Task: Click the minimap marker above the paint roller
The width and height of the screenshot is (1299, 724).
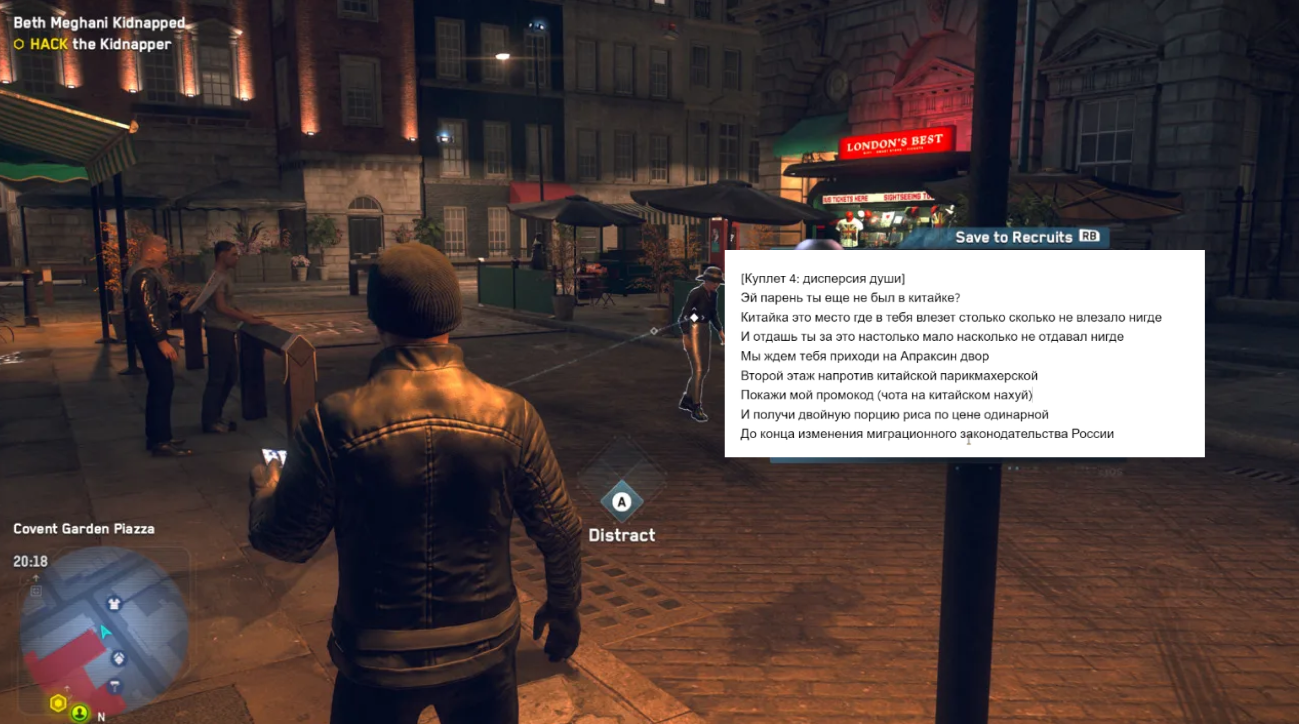Action: tap(118, 658)
